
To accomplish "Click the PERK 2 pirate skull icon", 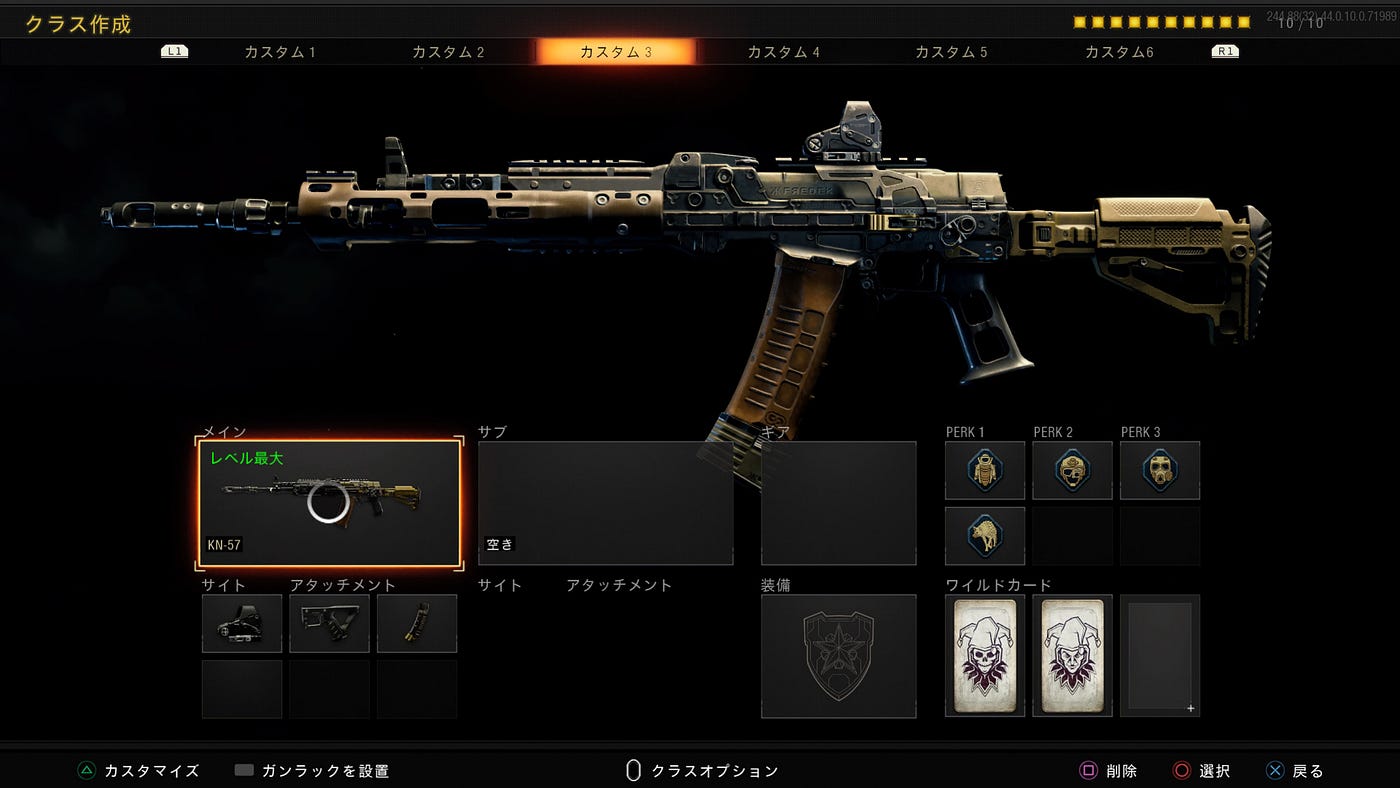I will 1071,469.
